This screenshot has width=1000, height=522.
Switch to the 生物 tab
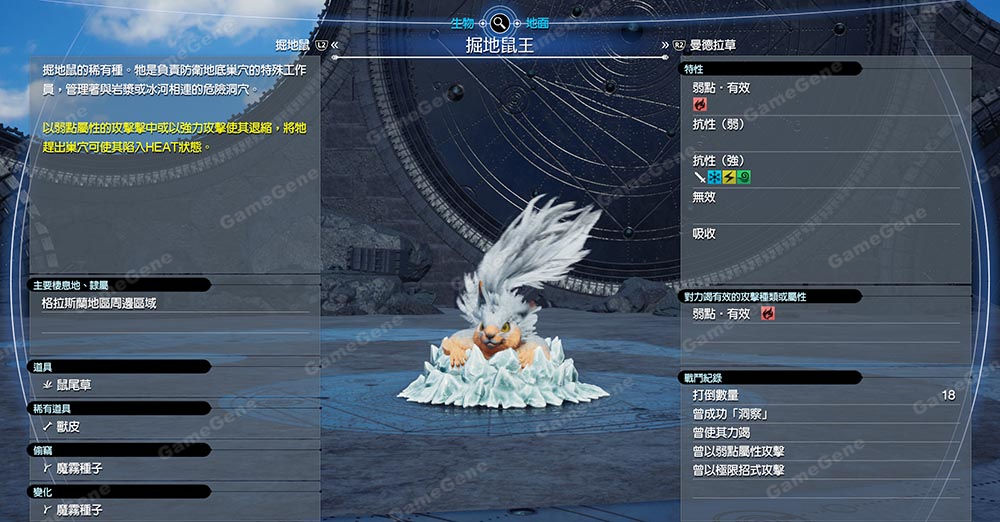point(464,22)
